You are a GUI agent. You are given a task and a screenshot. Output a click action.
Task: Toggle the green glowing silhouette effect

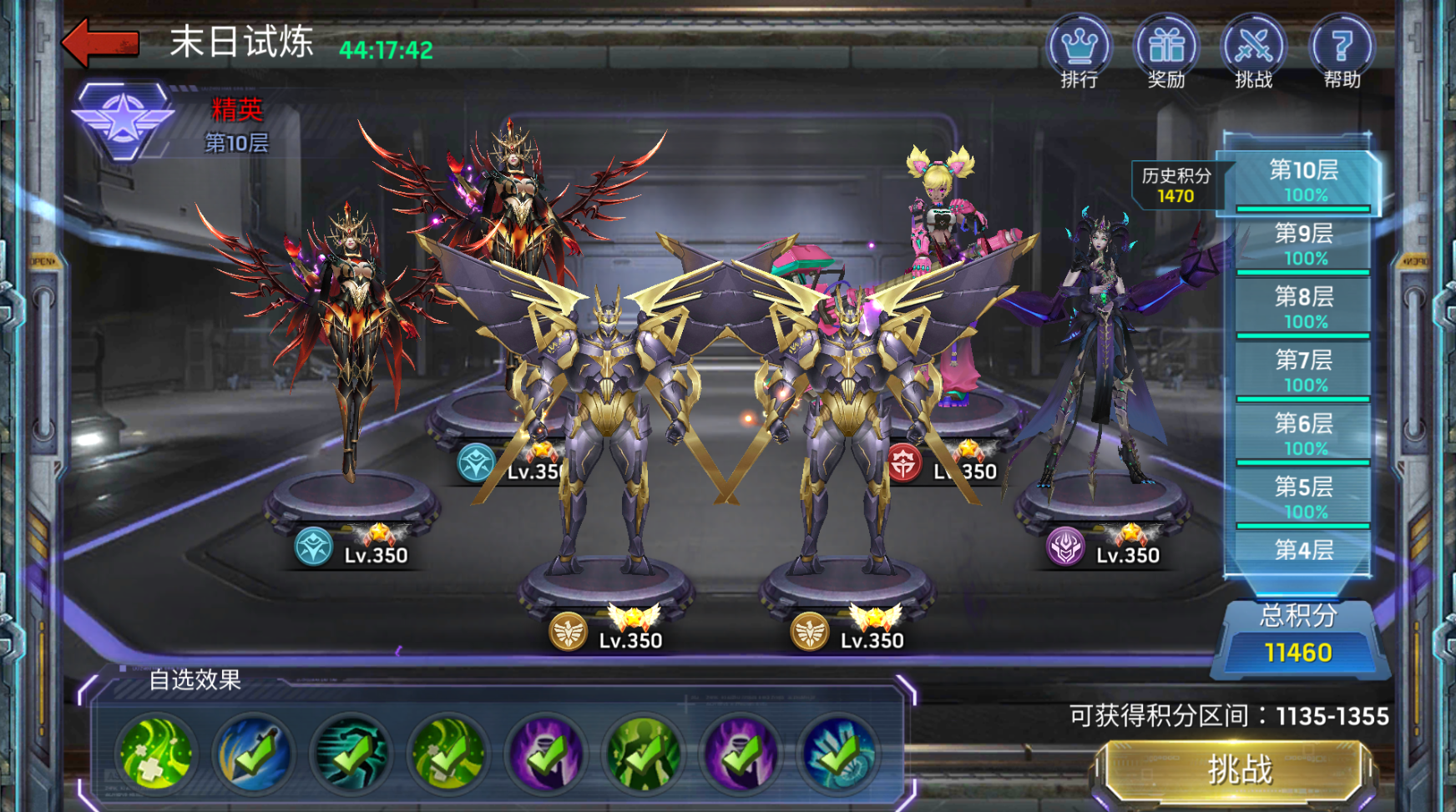[644, 754]
